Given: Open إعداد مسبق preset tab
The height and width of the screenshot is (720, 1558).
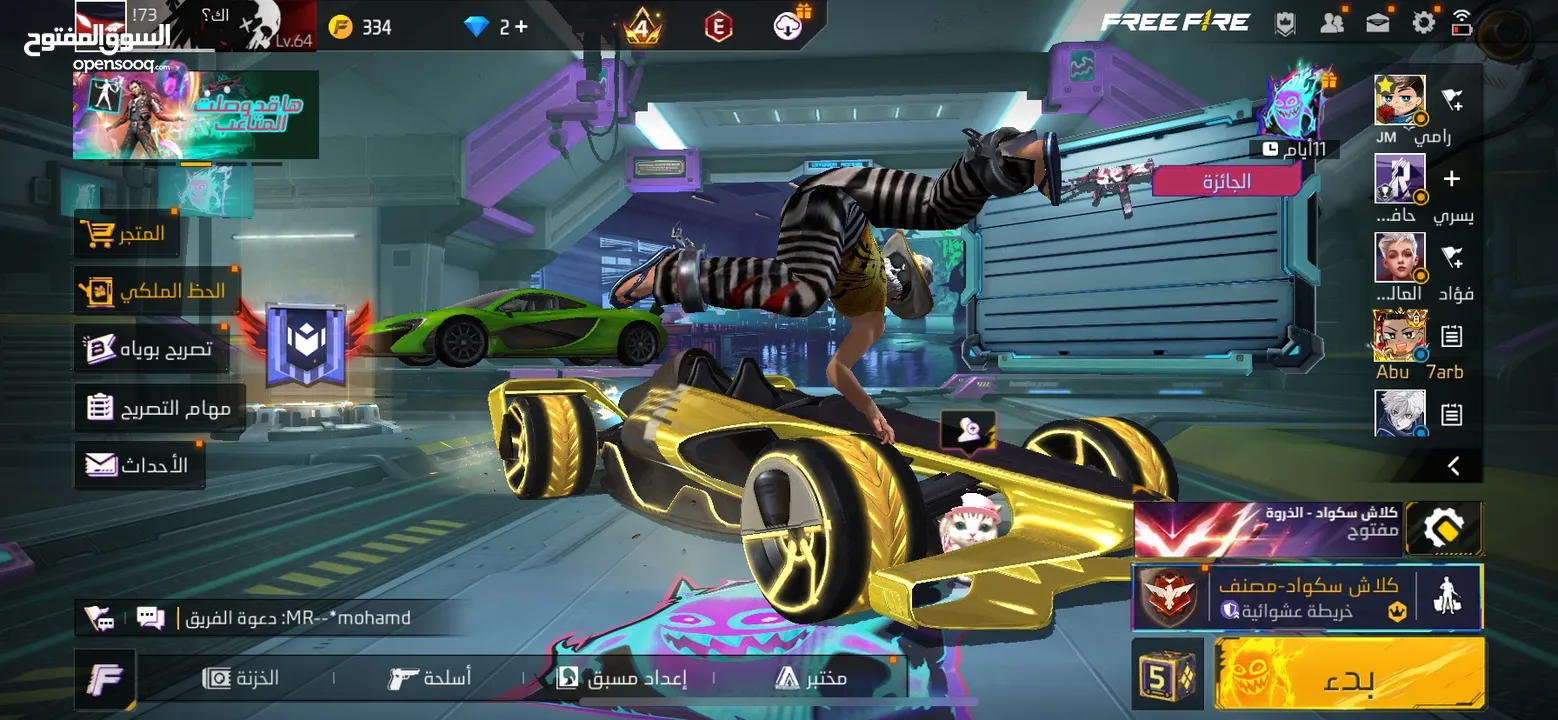Looking at the screenshot, I should click(622, 678).
